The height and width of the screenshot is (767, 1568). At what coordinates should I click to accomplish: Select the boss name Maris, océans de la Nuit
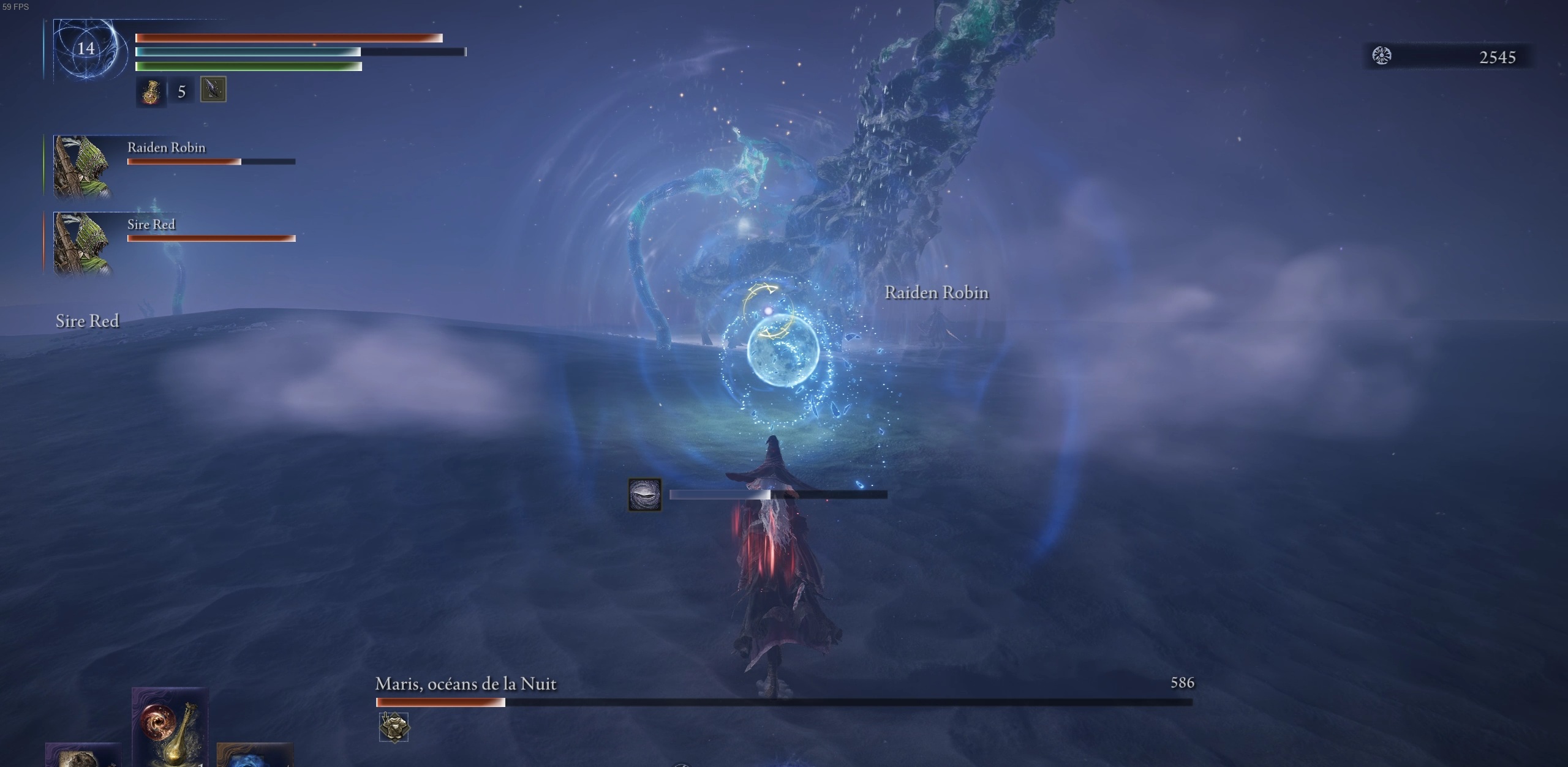point(466,684)
